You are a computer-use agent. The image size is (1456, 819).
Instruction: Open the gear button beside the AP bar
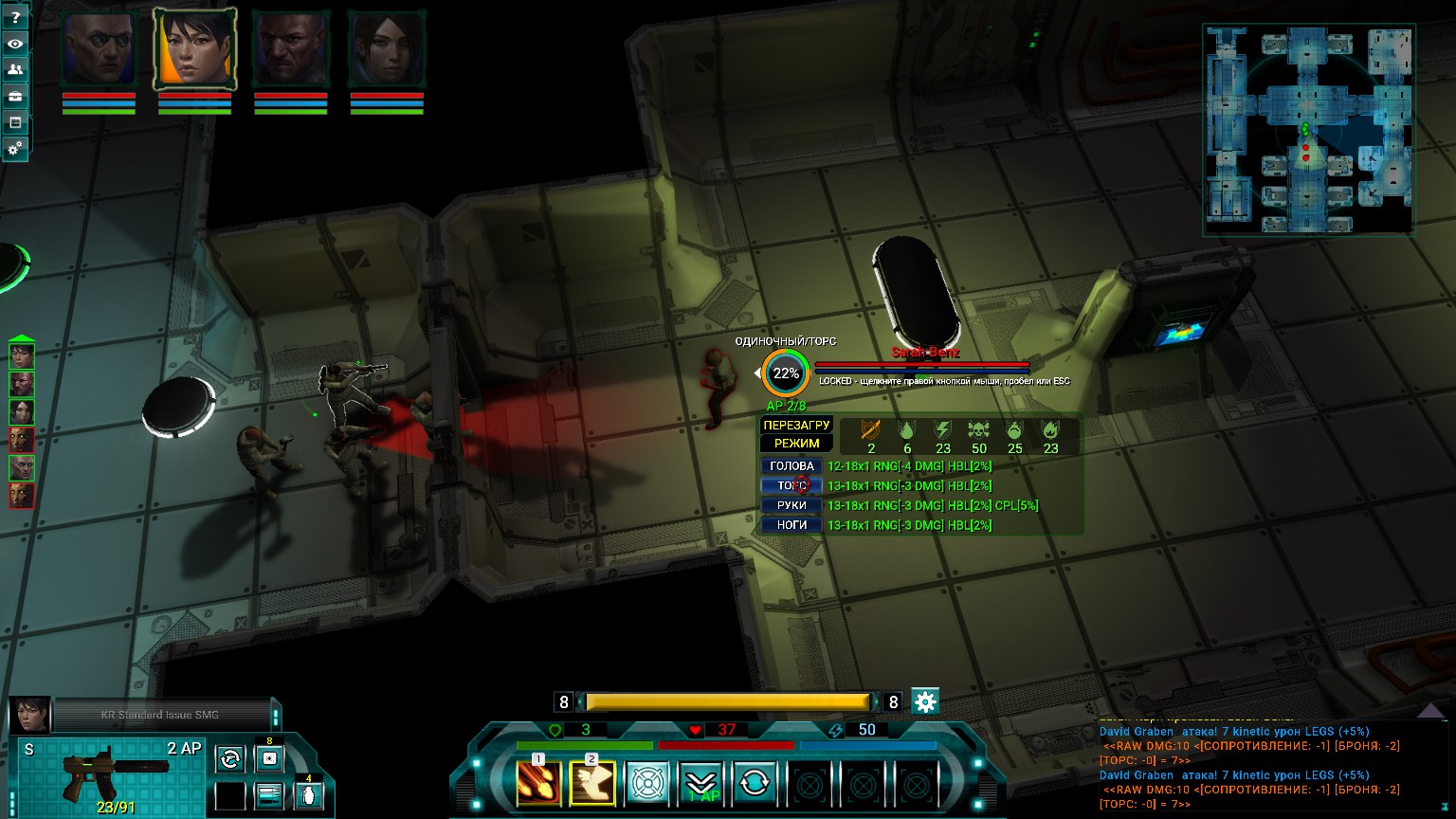(925, 701)
